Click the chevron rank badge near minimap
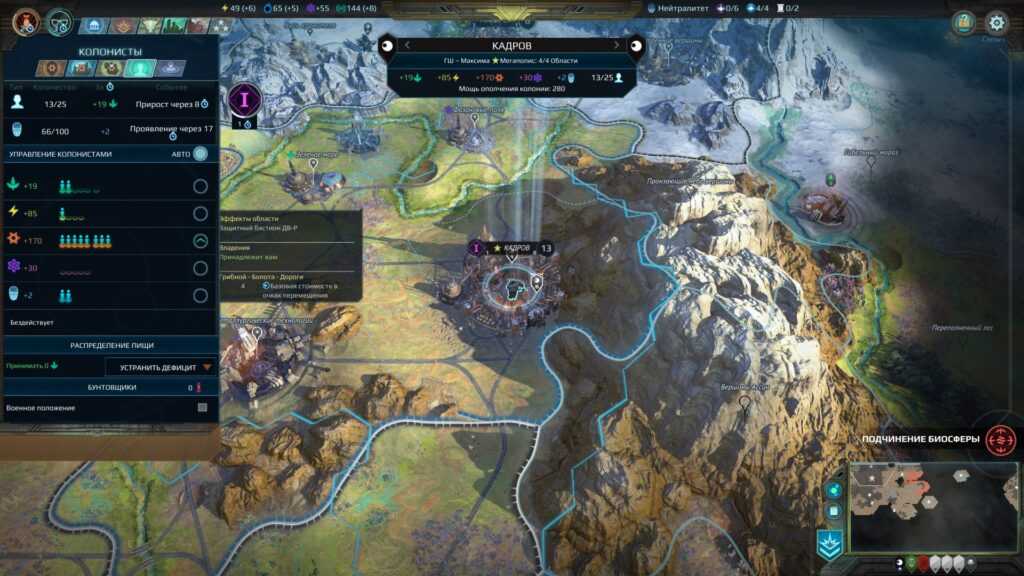The image size is (1024, 576). click(x=830, y=542)
